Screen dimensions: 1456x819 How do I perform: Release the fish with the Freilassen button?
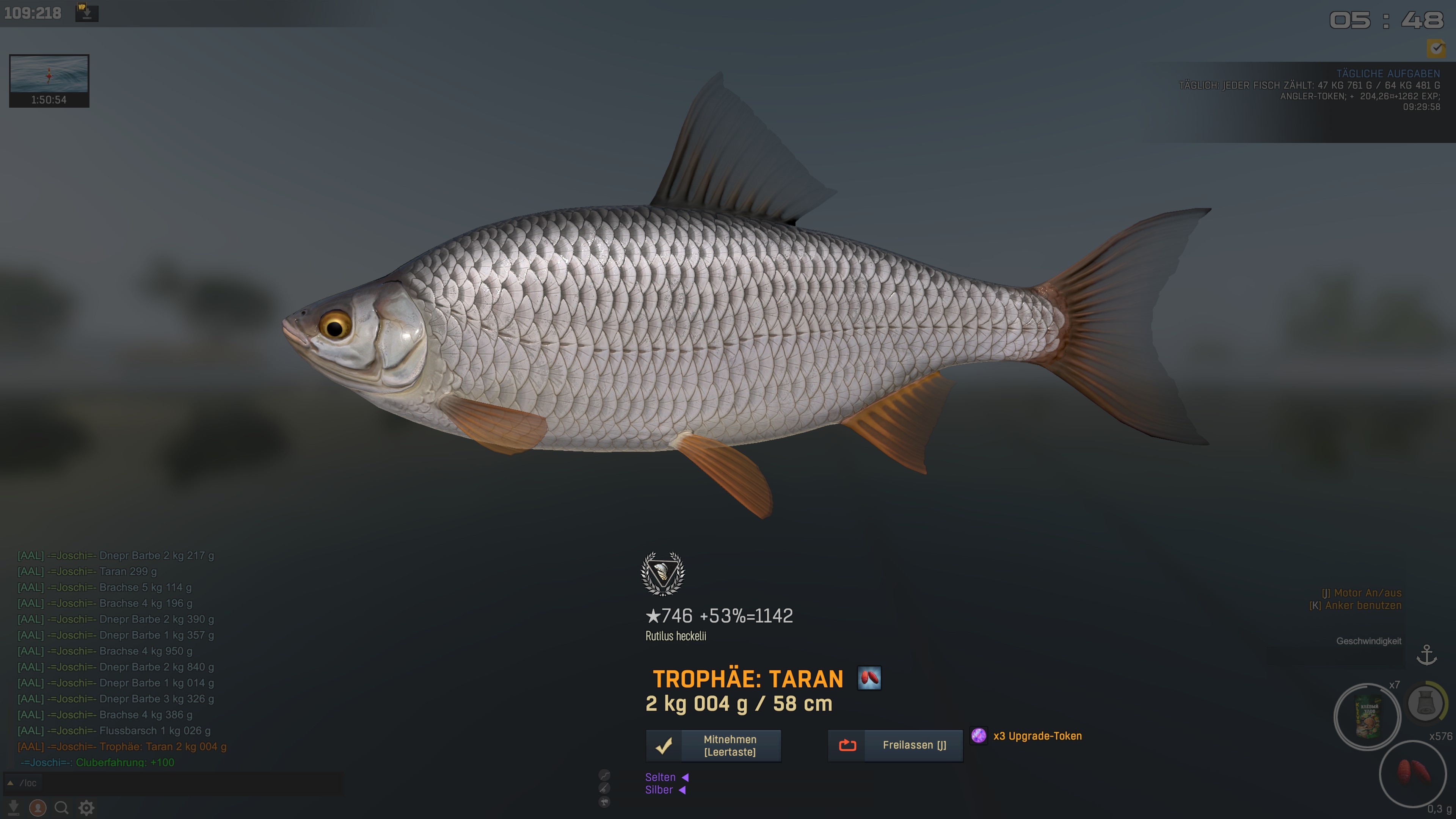(x=895, y=745)
